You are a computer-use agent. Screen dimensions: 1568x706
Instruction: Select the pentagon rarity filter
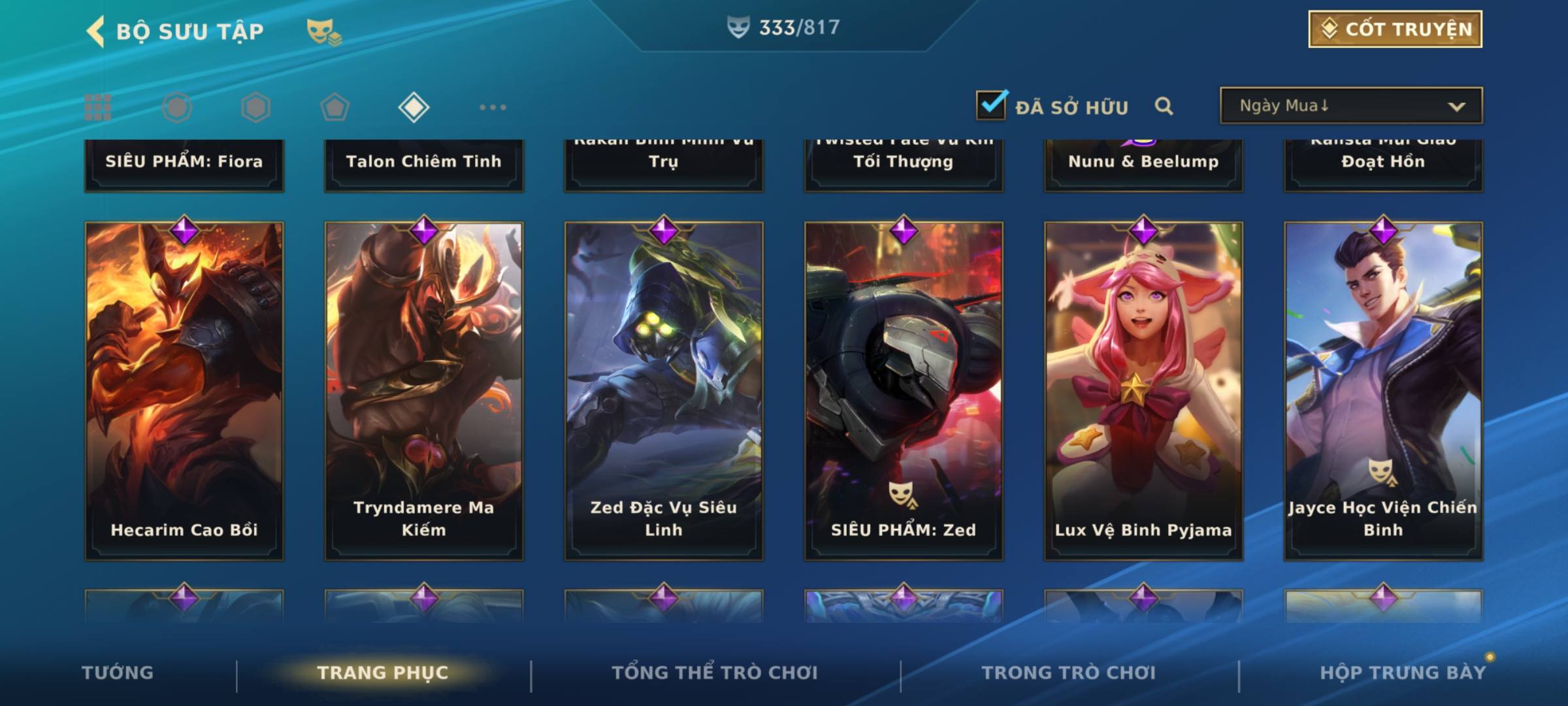[x=335, y=107]
